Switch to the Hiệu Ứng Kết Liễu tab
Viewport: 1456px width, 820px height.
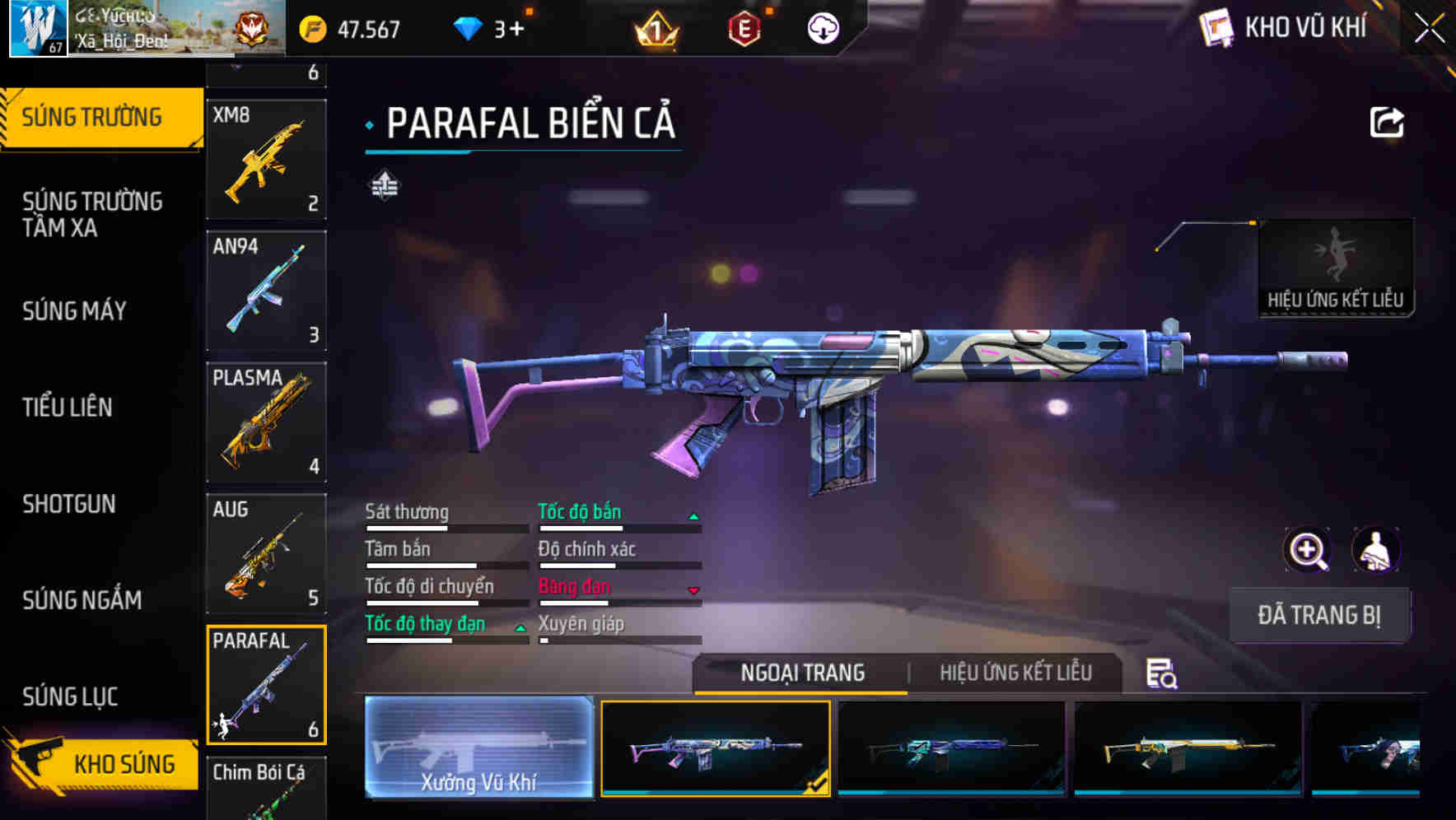[x=1015, y=673]
